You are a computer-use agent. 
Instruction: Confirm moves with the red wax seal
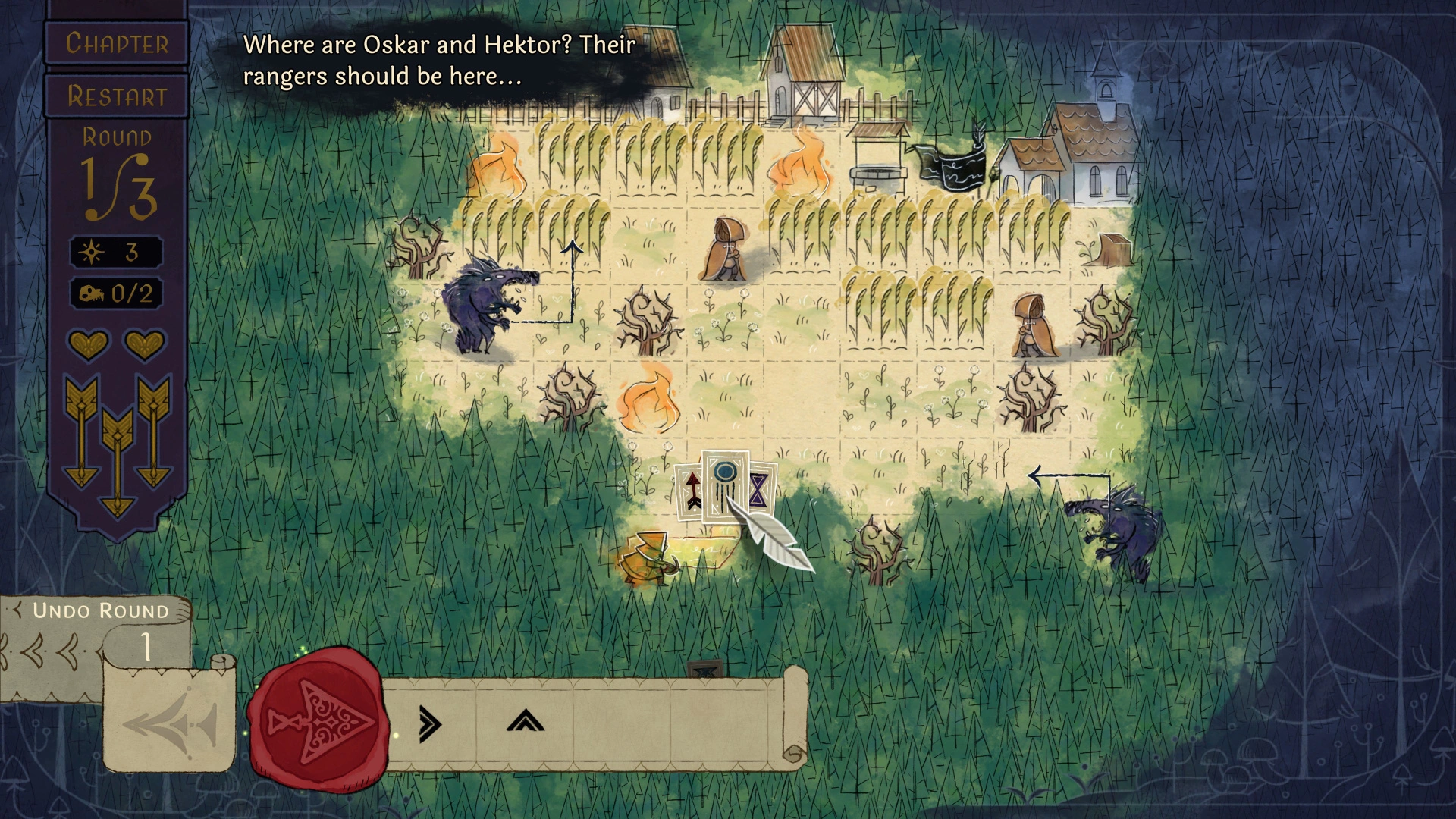click(x=318, y=720)
